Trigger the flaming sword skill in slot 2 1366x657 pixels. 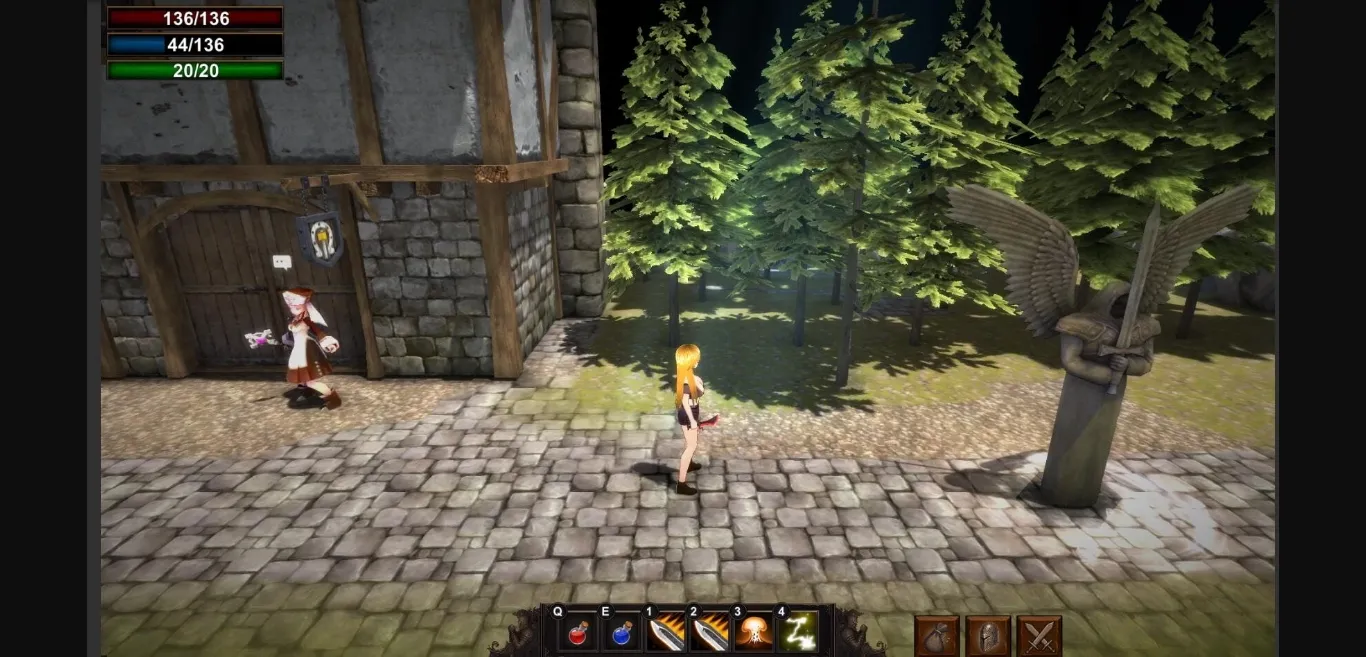709,633
